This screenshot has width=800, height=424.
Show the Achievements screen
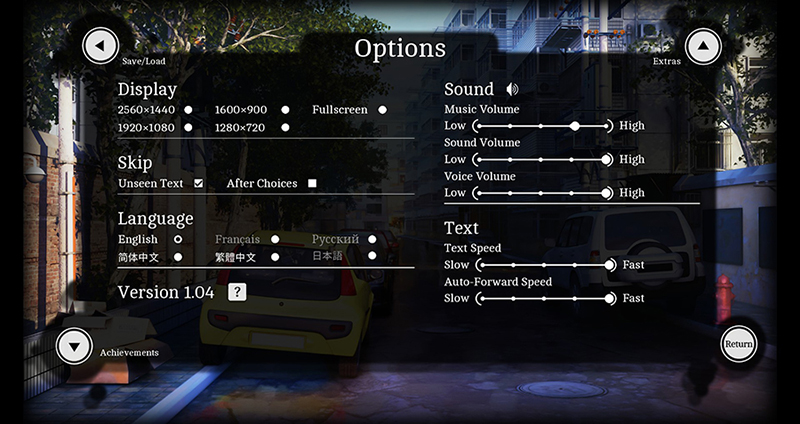point(75,346)
